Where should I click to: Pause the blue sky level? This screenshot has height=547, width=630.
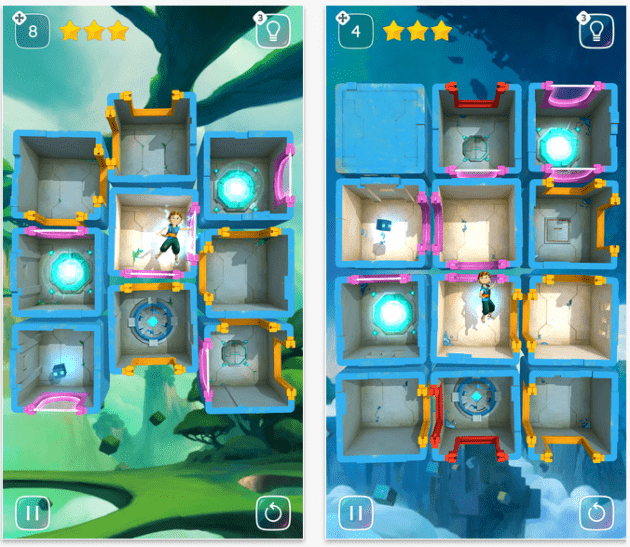point(354,514)
